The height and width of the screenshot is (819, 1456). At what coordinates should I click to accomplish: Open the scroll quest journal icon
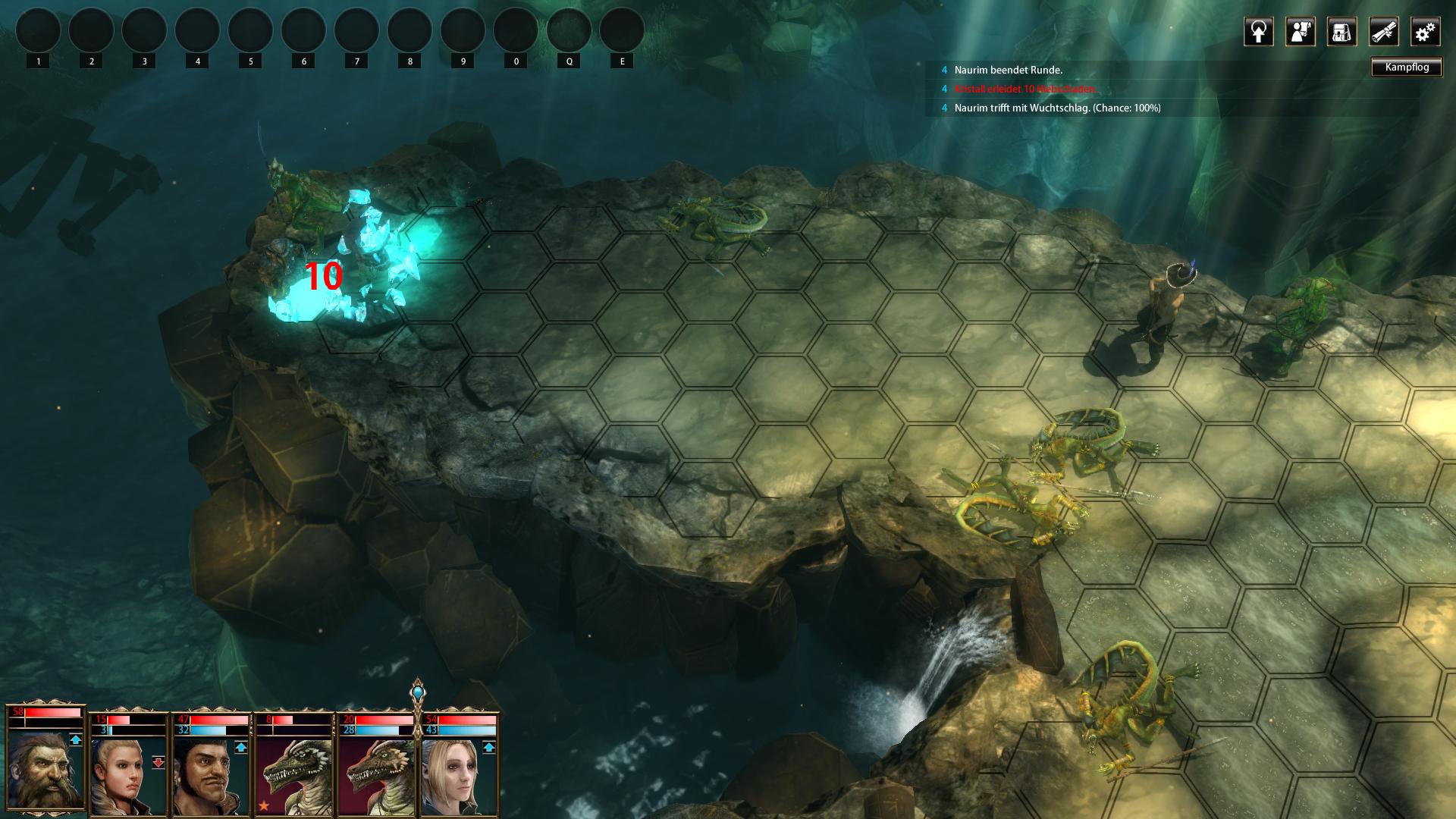pyautogui.click(x=1383, y=32)
